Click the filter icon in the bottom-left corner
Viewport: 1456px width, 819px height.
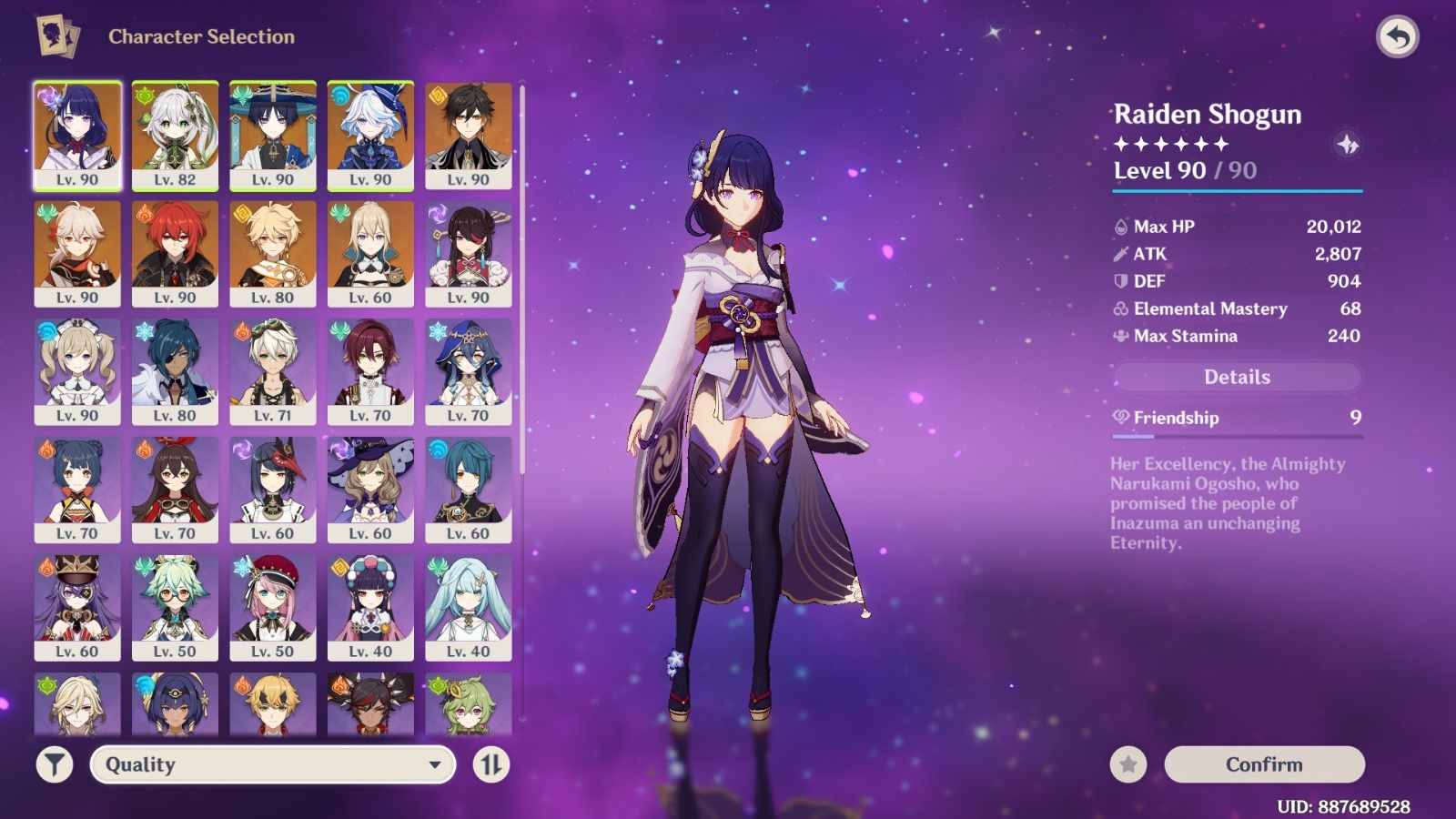click(x=55, y=765)
